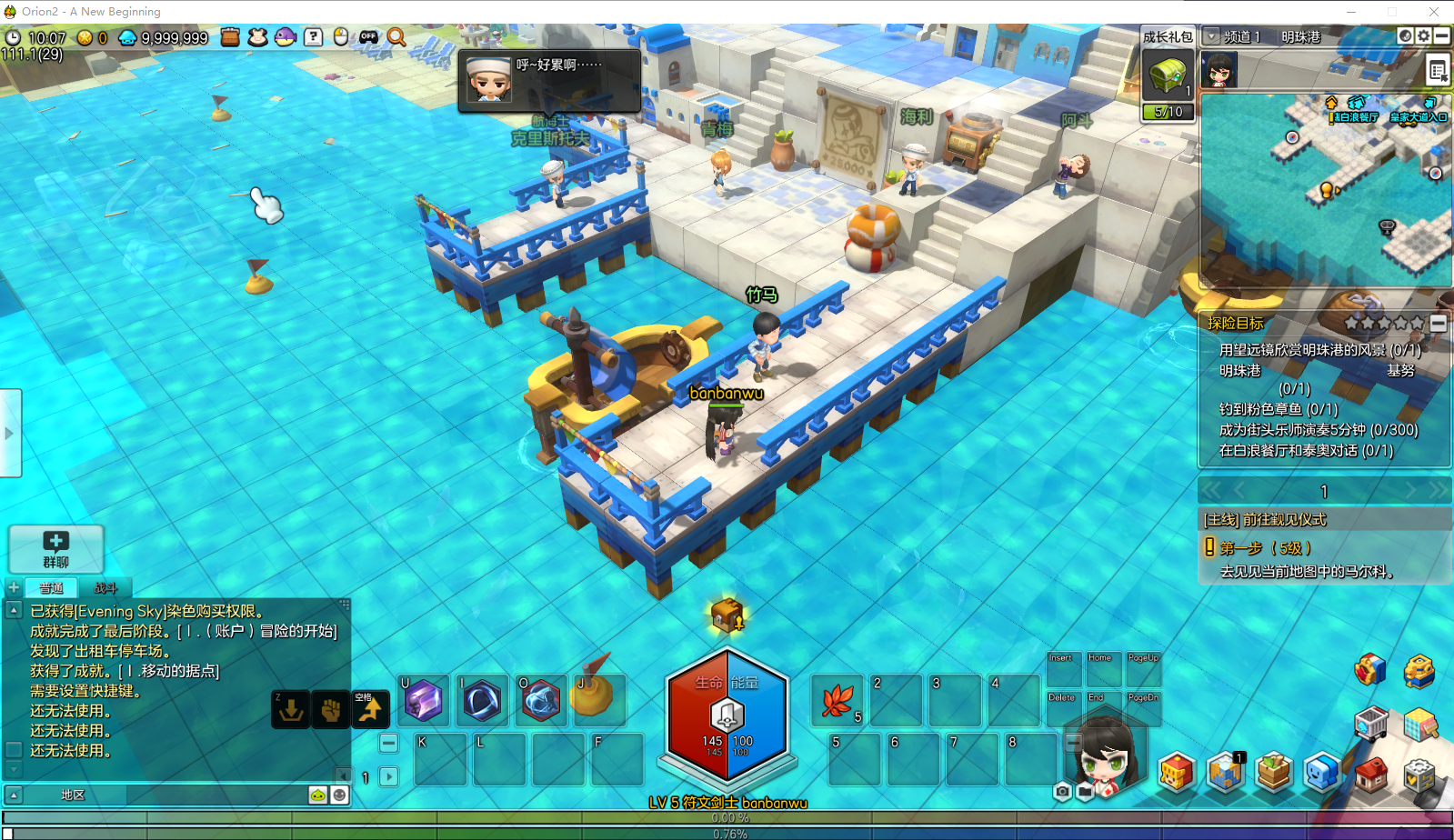Screen dimensions: 1454x840
Task: Switch to the battle chat tab
Action: (x=105, y=588)
